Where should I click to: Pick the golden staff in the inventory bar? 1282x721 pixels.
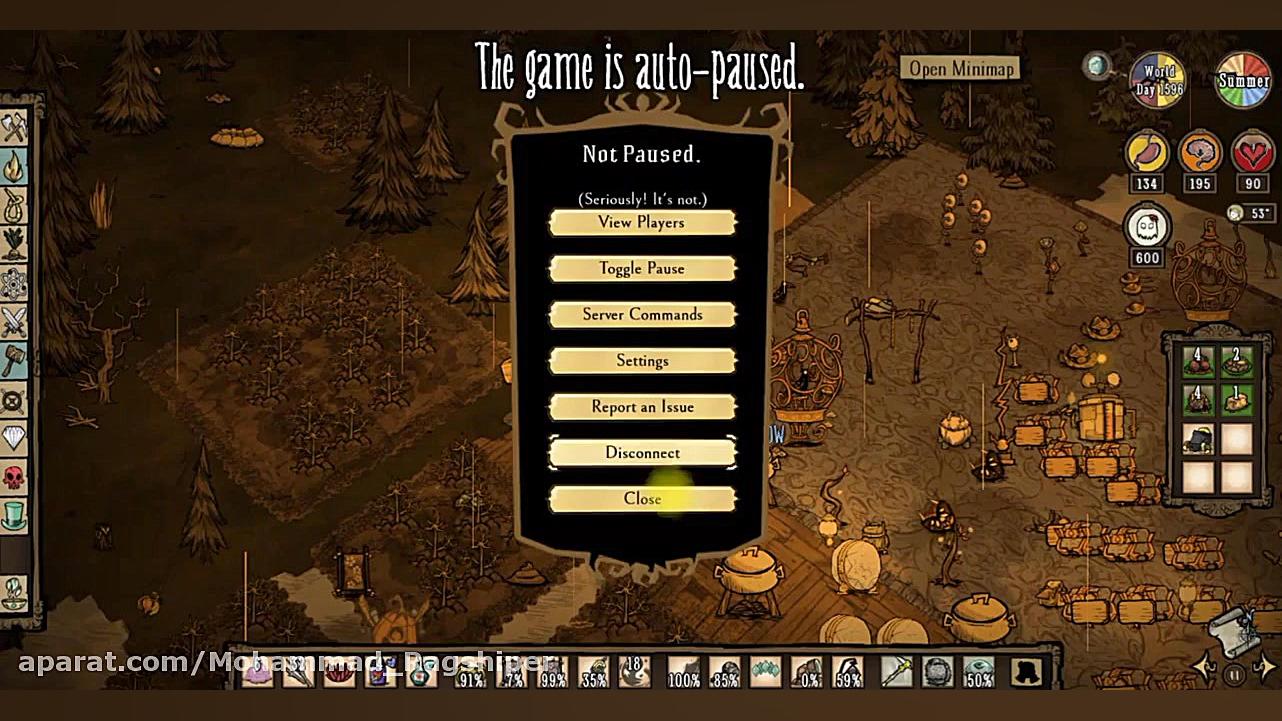pos(895,672)
